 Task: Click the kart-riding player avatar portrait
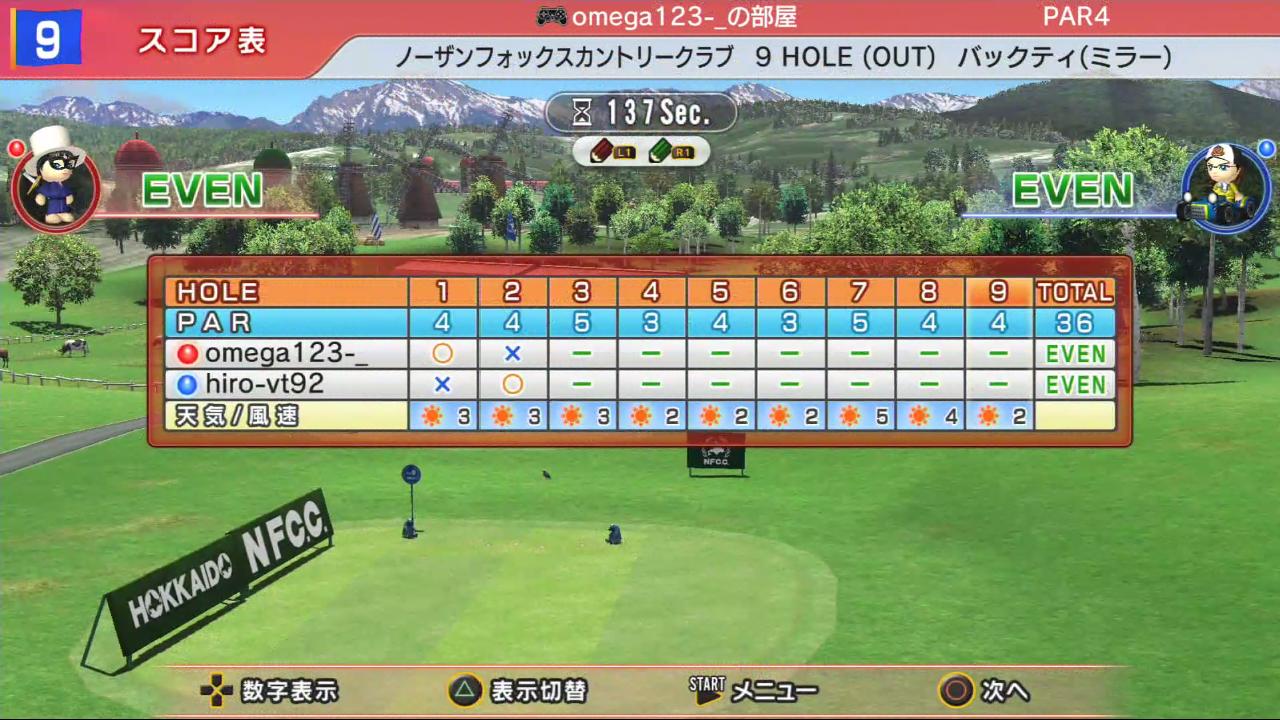[x=1225, y=186]
